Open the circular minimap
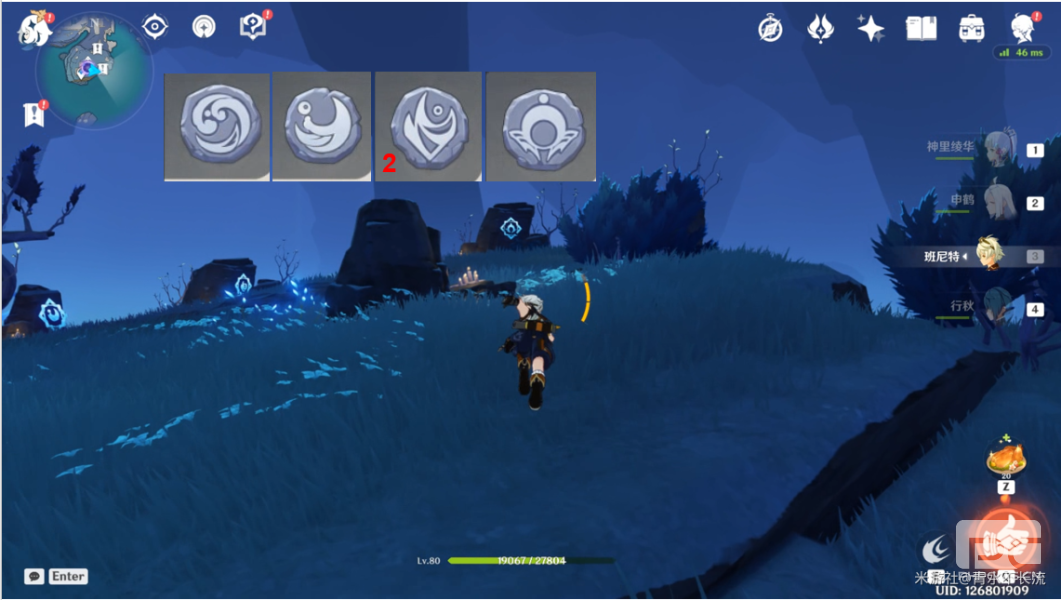1061x600 pixels. [x=94, y=70]
